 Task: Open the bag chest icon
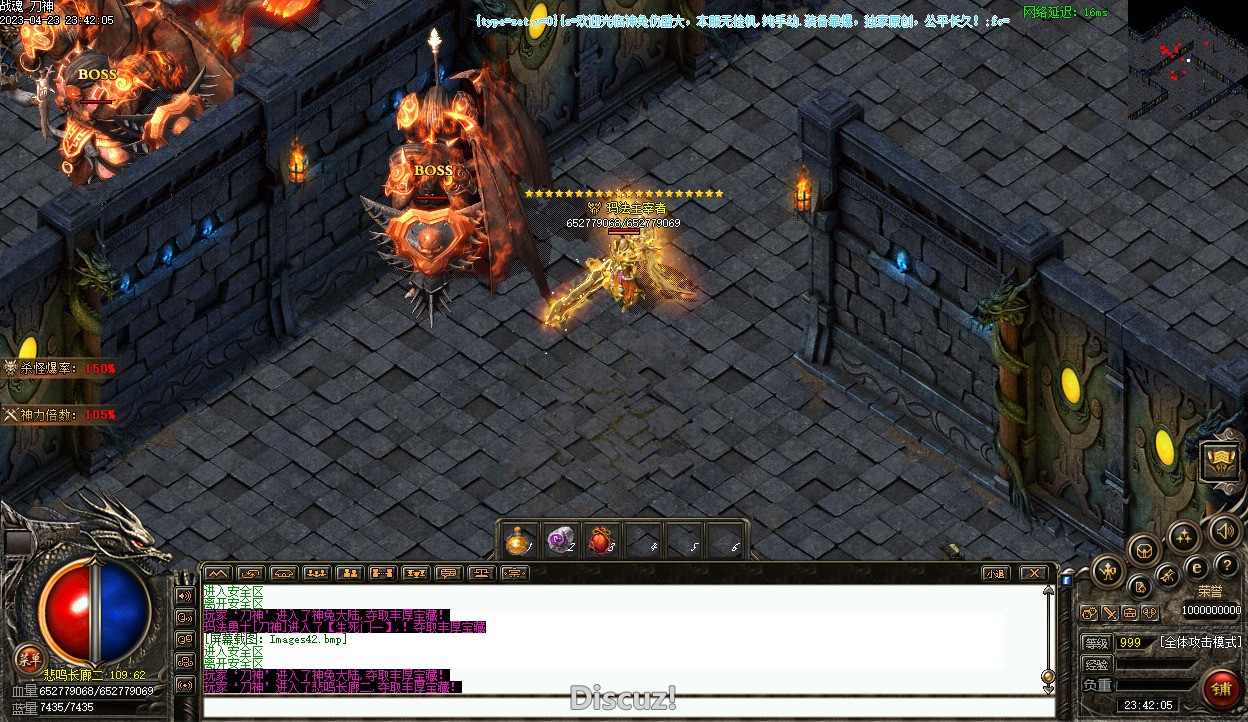(x=1144, y=549)
